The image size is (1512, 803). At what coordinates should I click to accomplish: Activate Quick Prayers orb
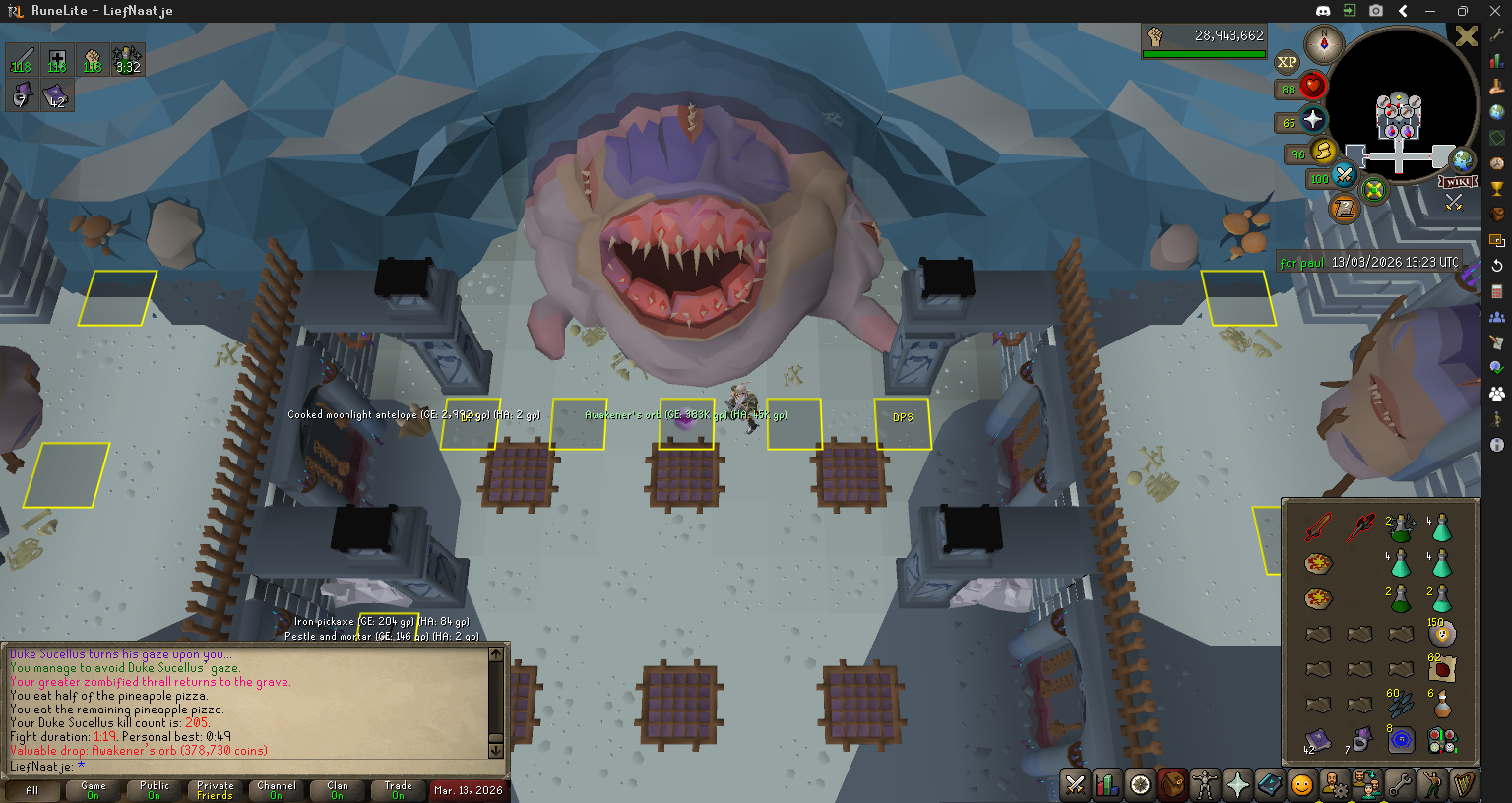pyautogui.click(x=1313, y=120)
